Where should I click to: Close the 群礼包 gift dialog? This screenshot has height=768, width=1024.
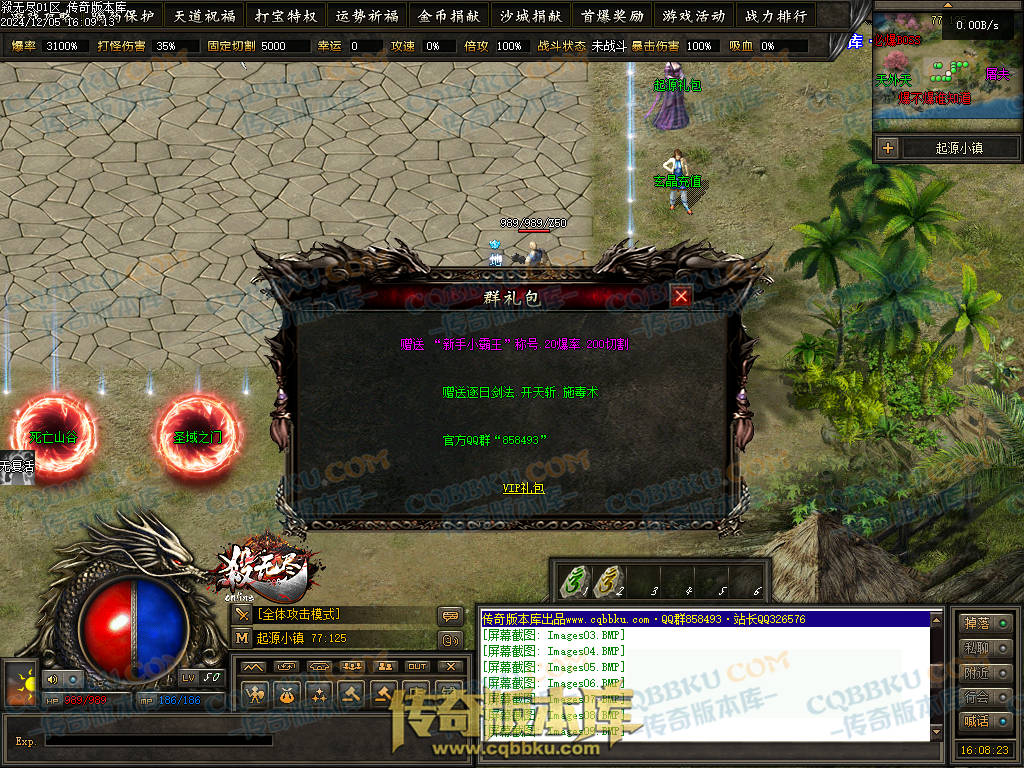pos(681,296)
